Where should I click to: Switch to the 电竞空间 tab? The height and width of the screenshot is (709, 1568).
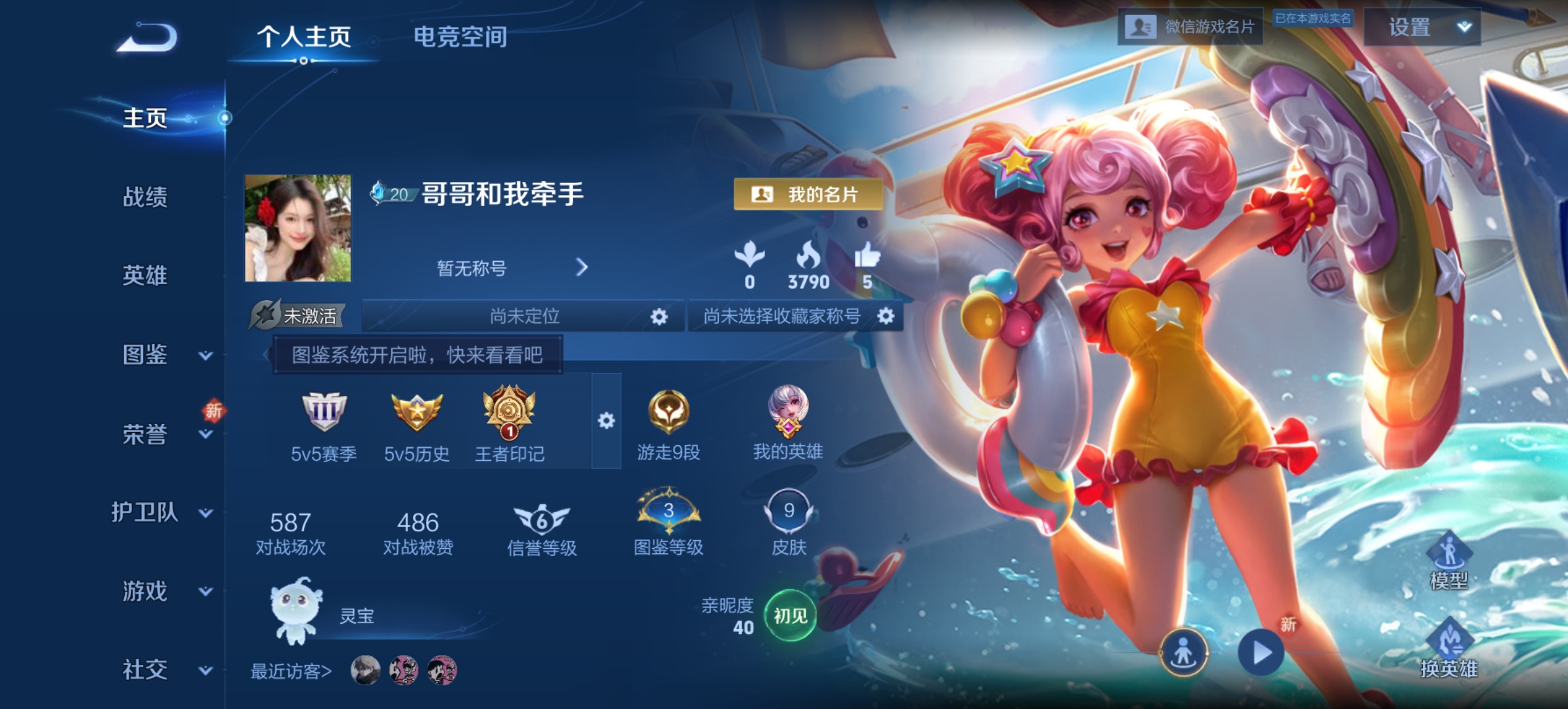[x=460, y=37]
